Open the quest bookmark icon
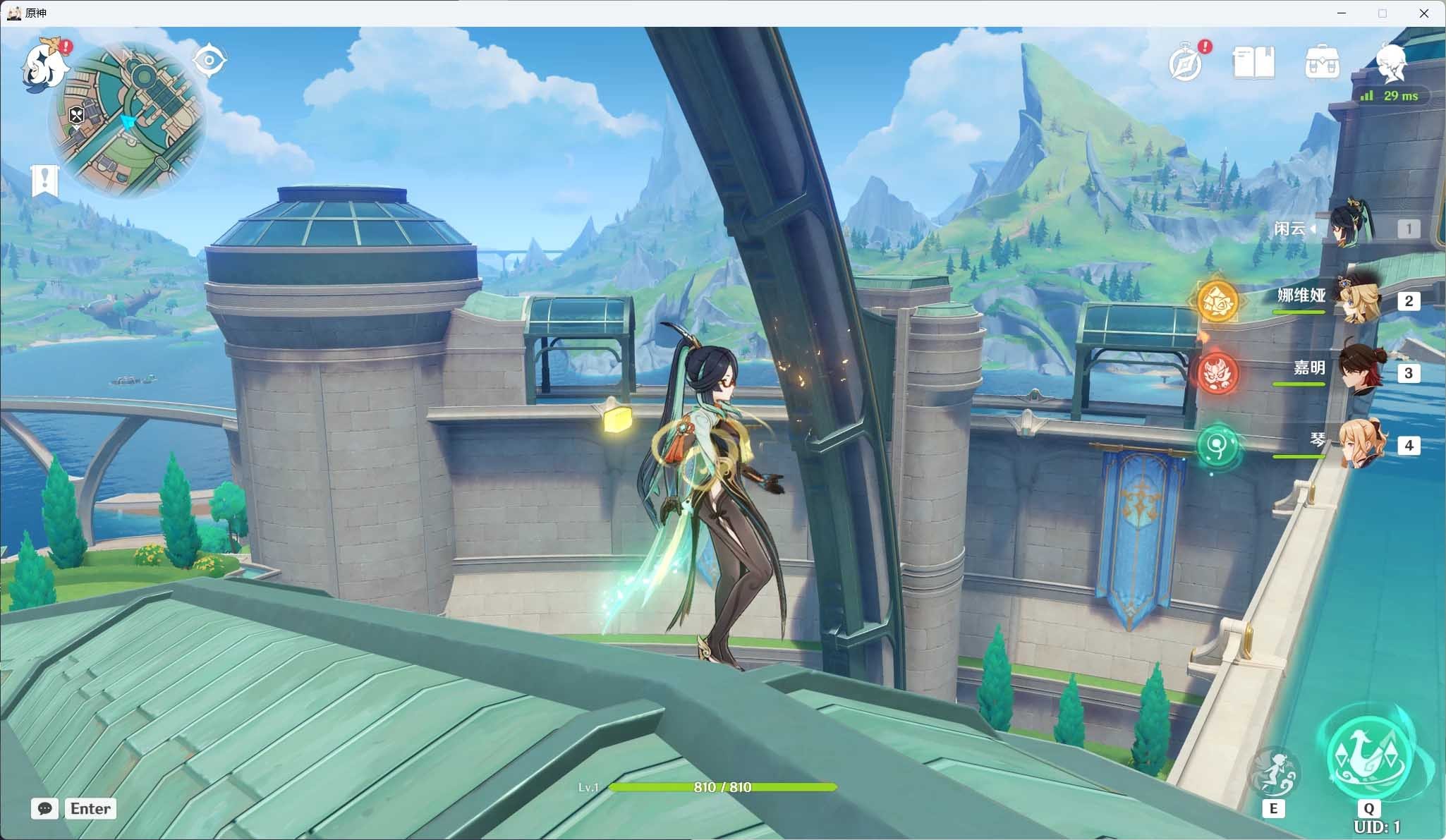Screen dimensions: 1446x840 (44, 180)
